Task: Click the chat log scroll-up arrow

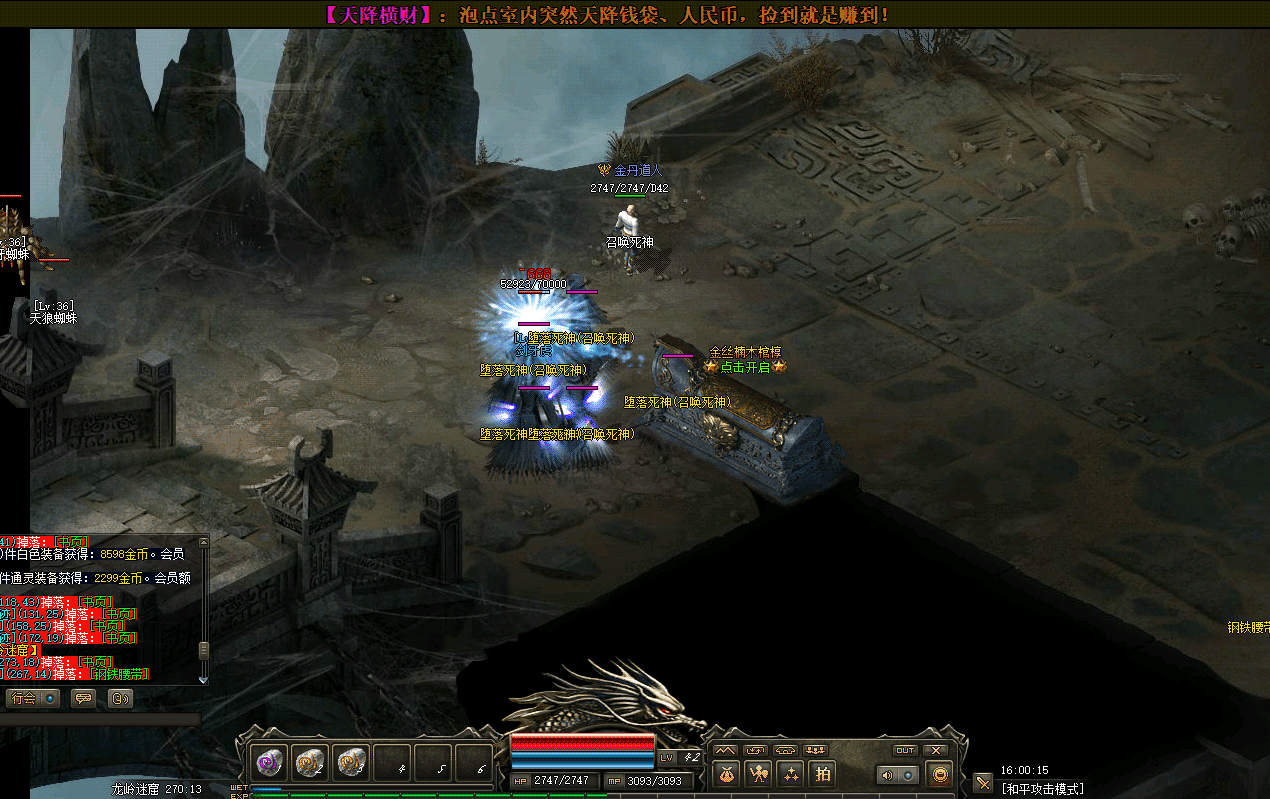Action: [204, 541]
